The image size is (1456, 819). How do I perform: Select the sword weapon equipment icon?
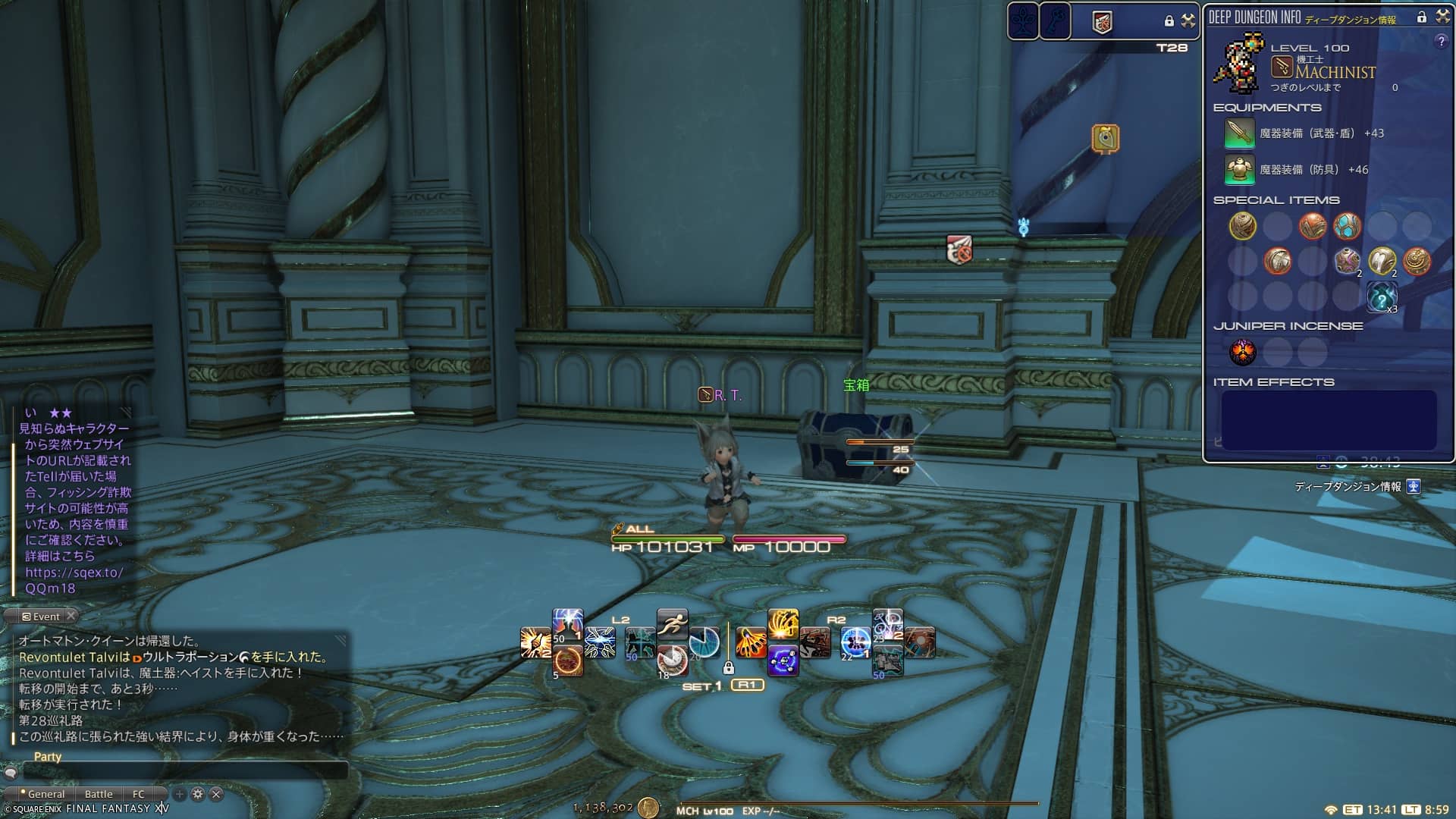1239,133
